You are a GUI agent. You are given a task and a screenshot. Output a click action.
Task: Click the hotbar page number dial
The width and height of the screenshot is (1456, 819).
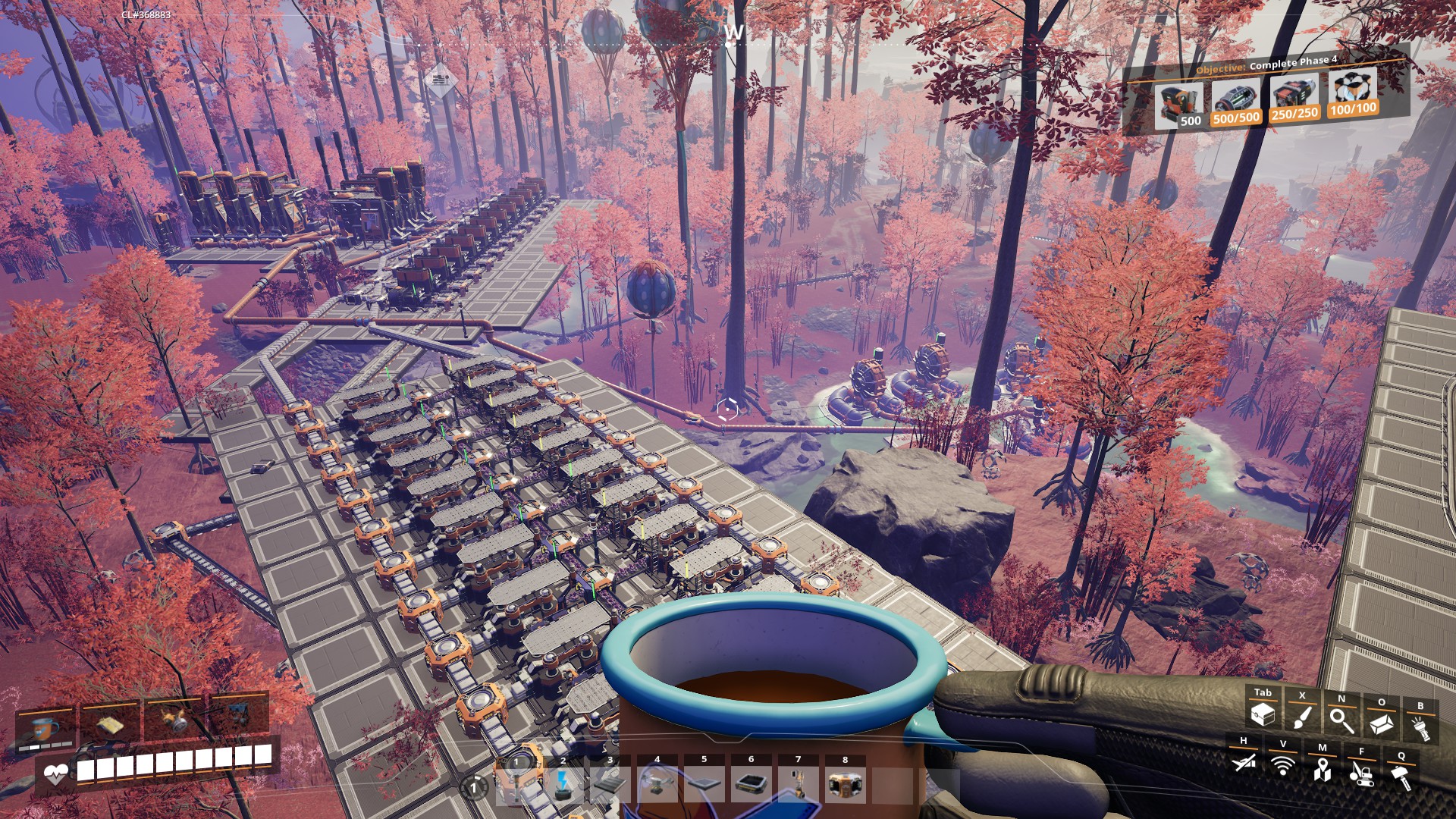point(475,788)
